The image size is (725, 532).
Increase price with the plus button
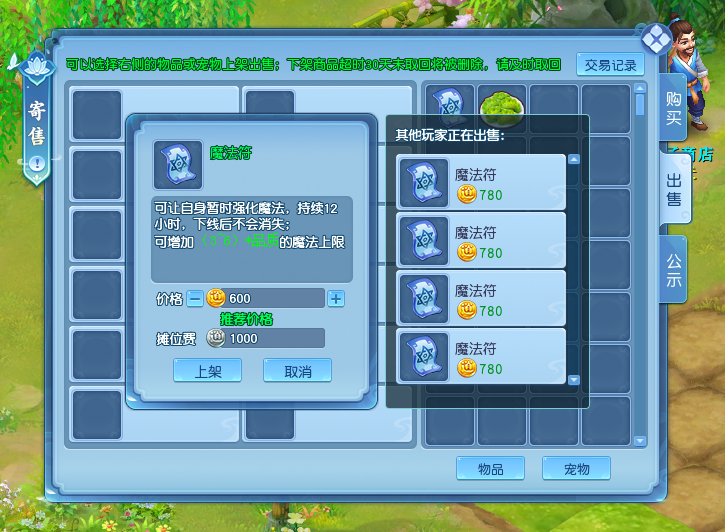point(336,298)
